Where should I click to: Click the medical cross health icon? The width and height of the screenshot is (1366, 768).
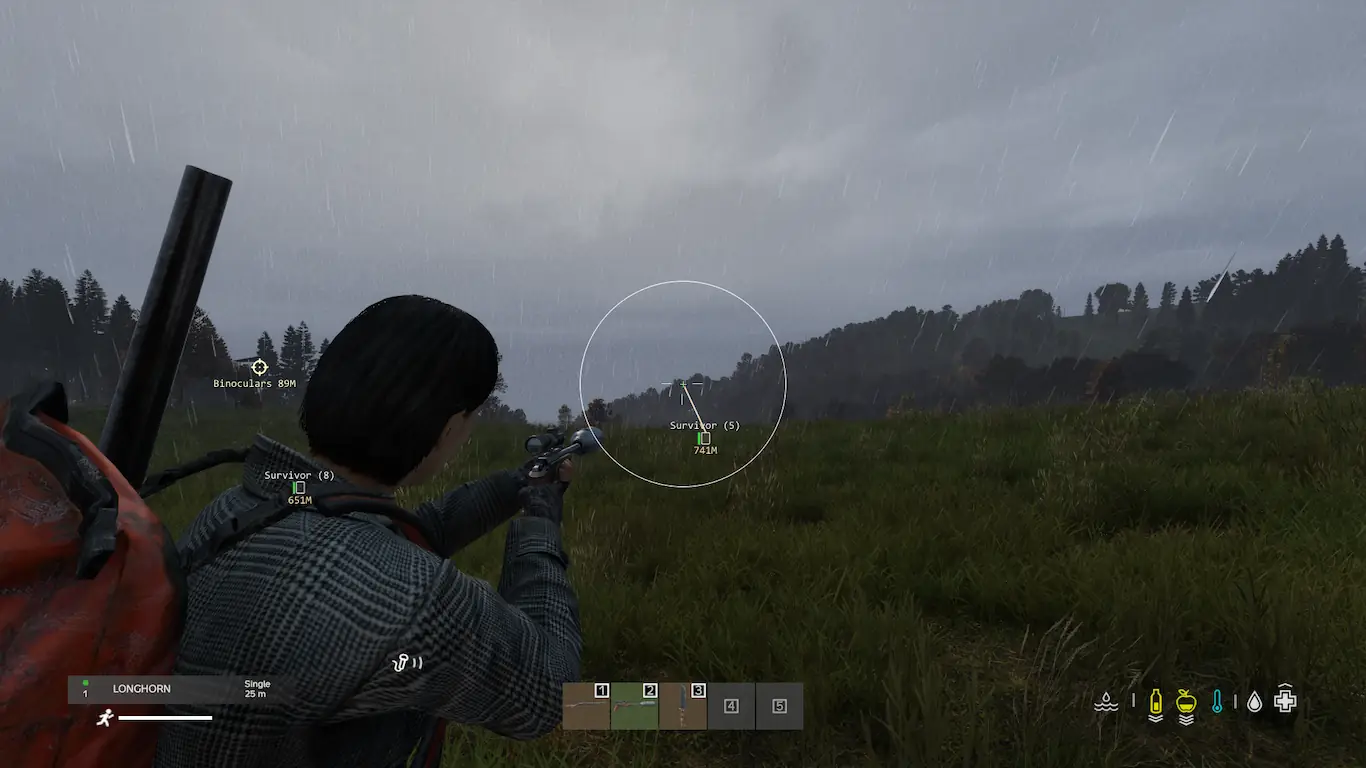[1286, 700]
